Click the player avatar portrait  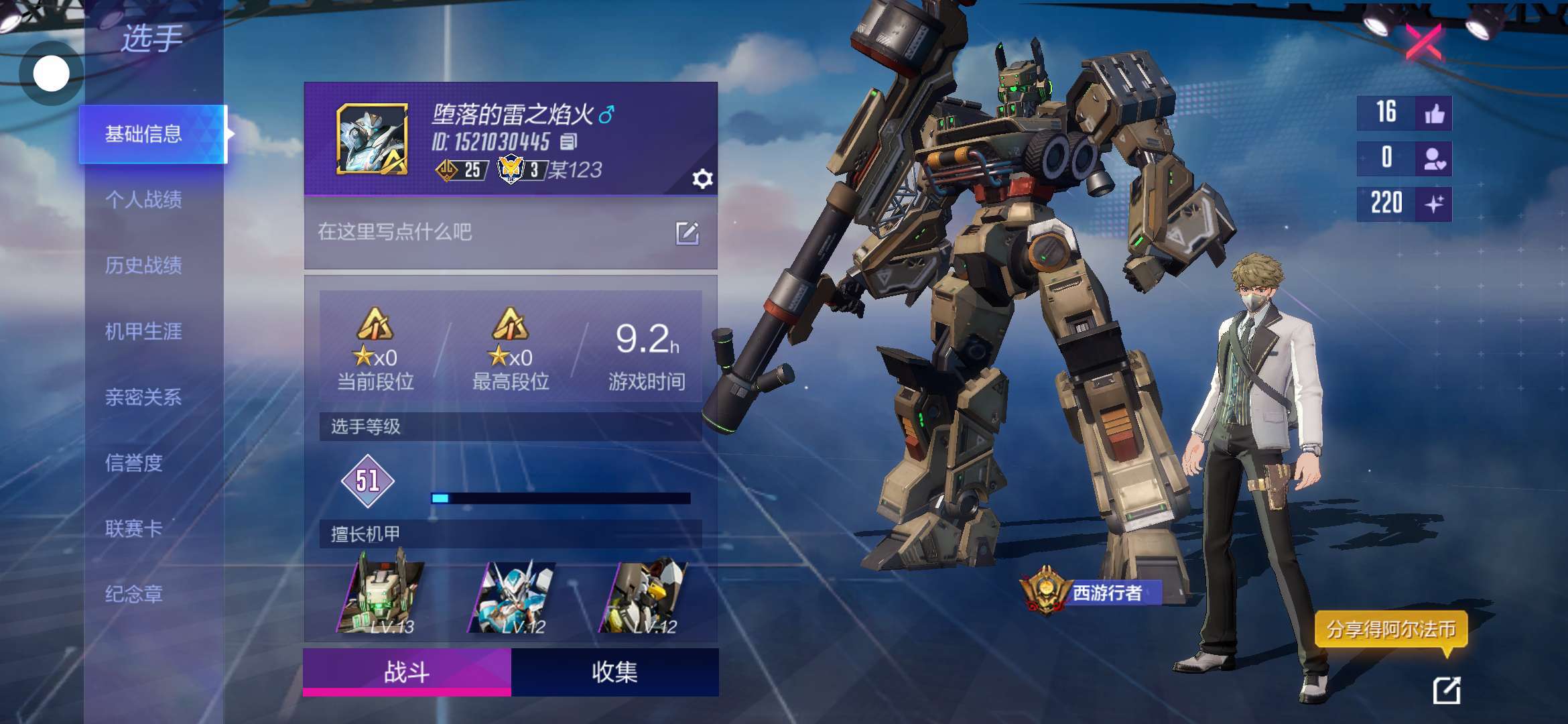coord(372,139)
